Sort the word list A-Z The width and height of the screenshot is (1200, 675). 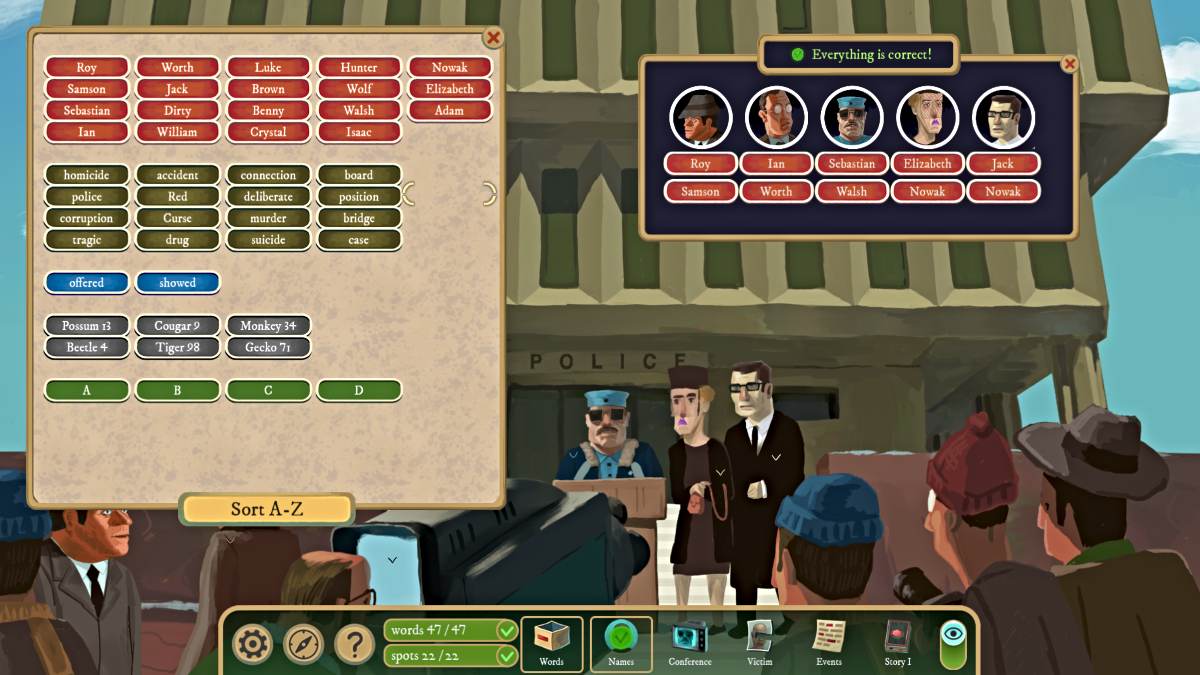click(266, 509)
